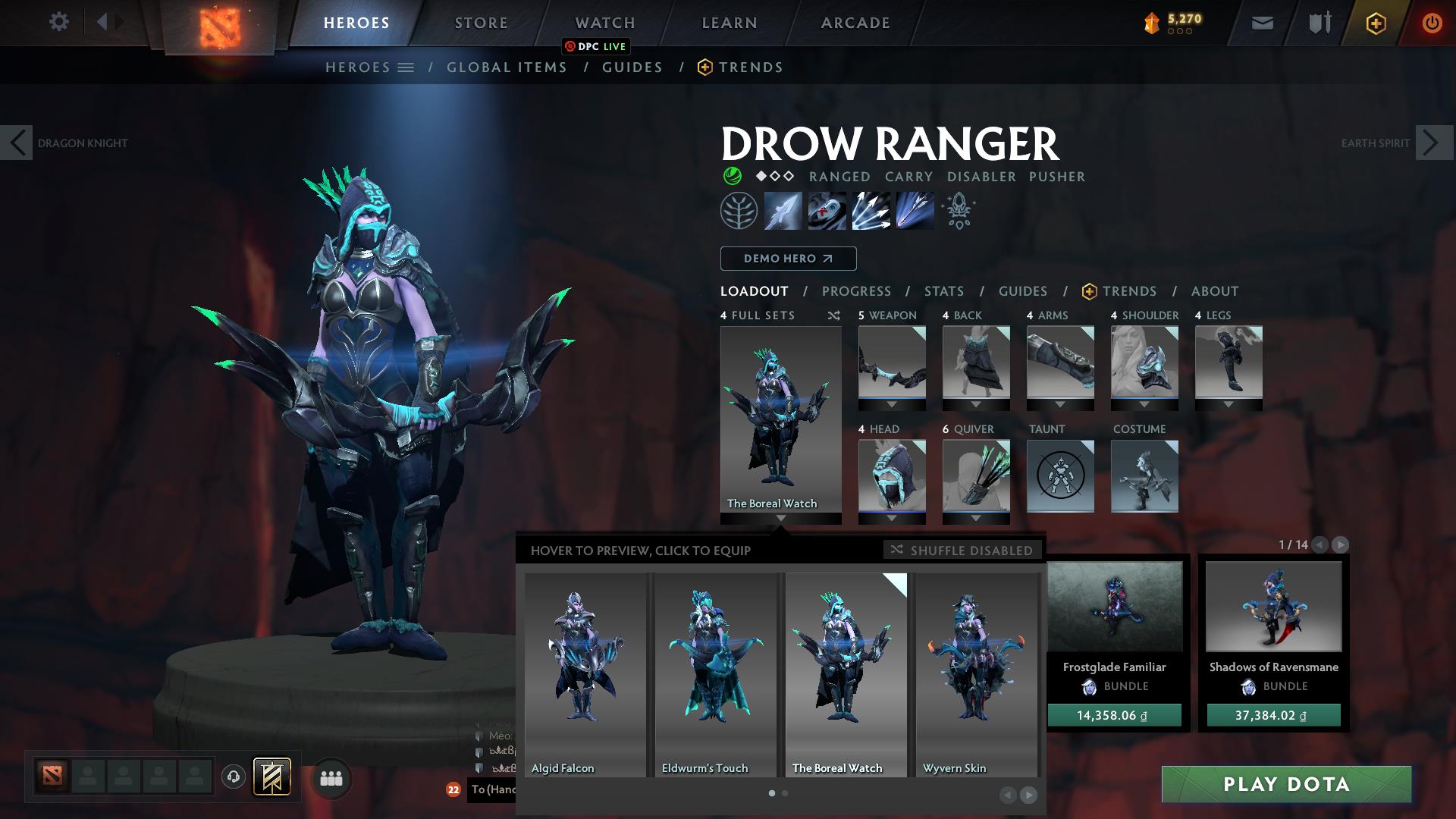Switch to the STATS tab
Image resolution: width=1456 pixels, height=819 pixels.
[x=943, y=291]
